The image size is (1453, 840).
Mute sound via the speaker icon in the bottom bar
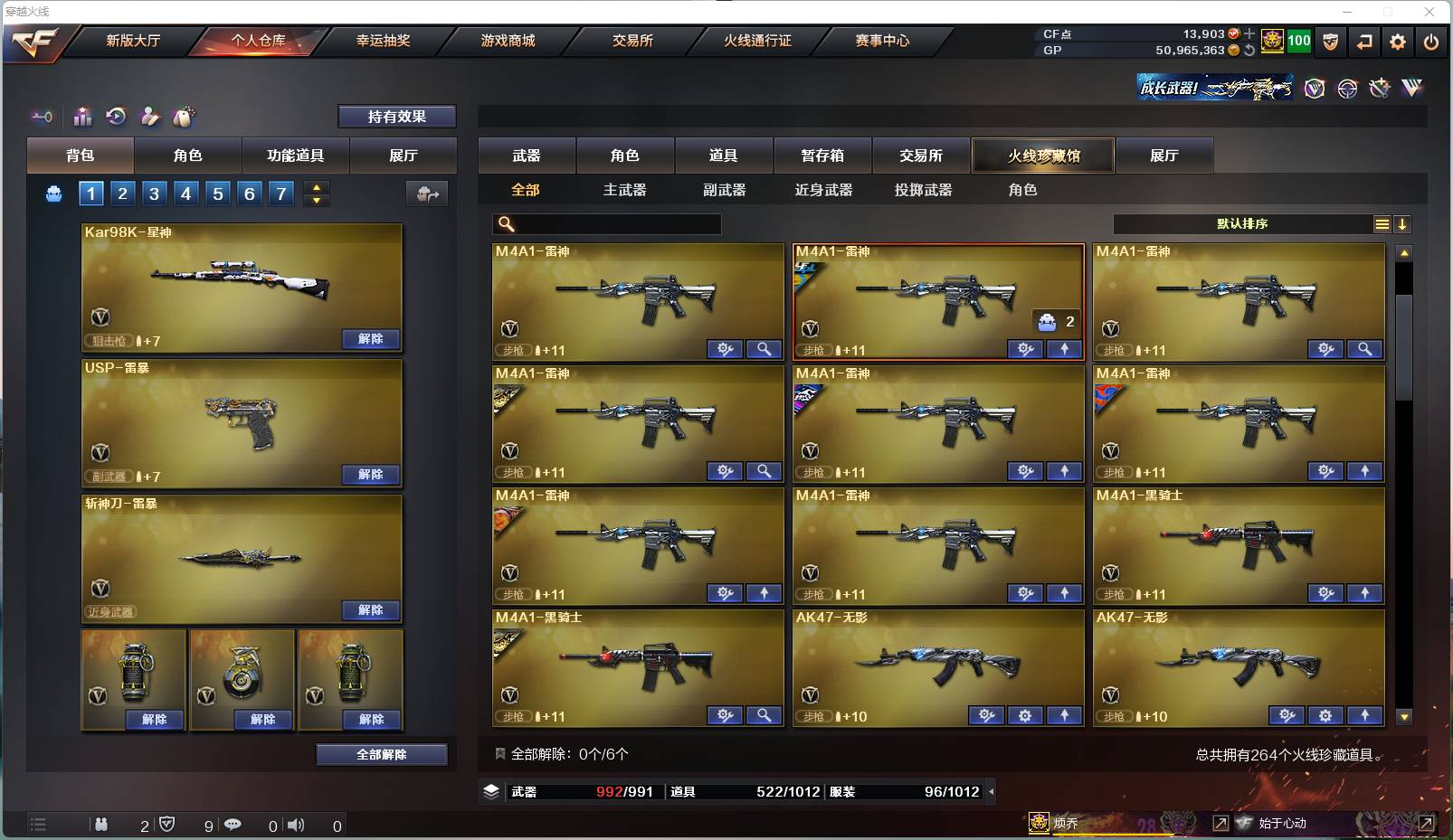pos(296,825)
